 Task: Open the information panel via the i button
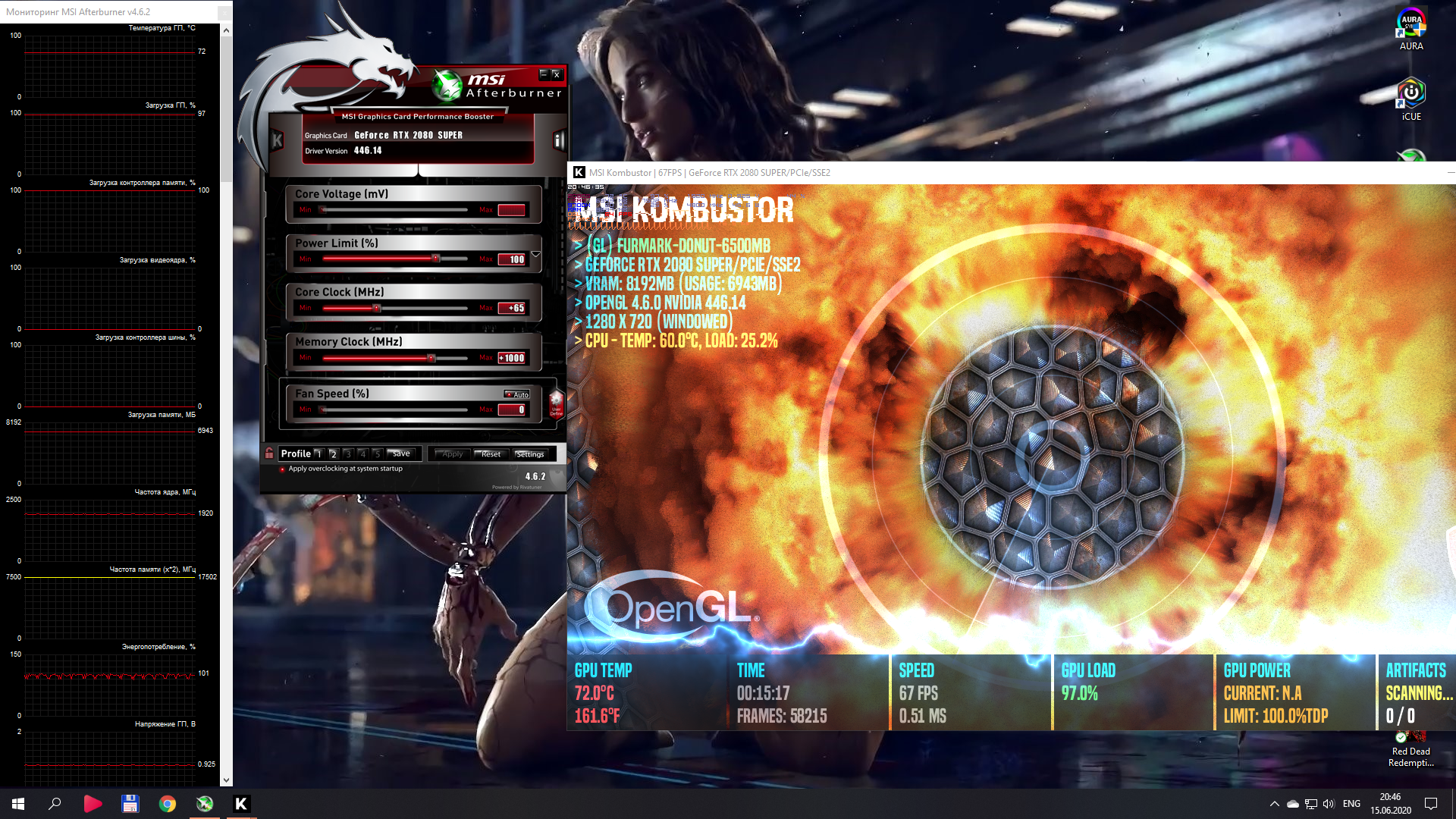tap(559, 140)
